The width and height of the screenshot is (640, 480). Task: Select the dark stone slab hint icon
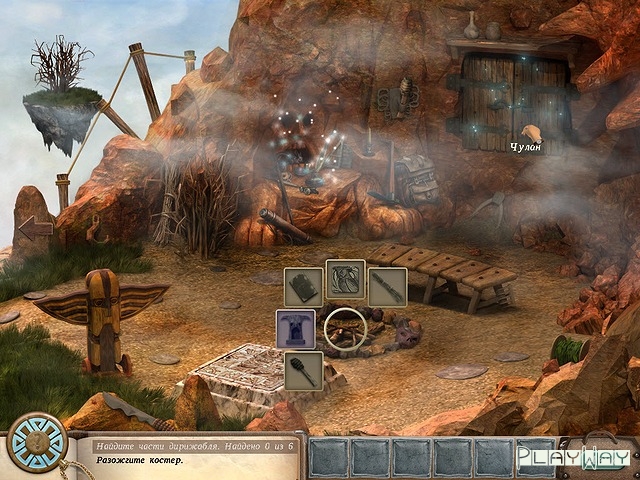303,286
